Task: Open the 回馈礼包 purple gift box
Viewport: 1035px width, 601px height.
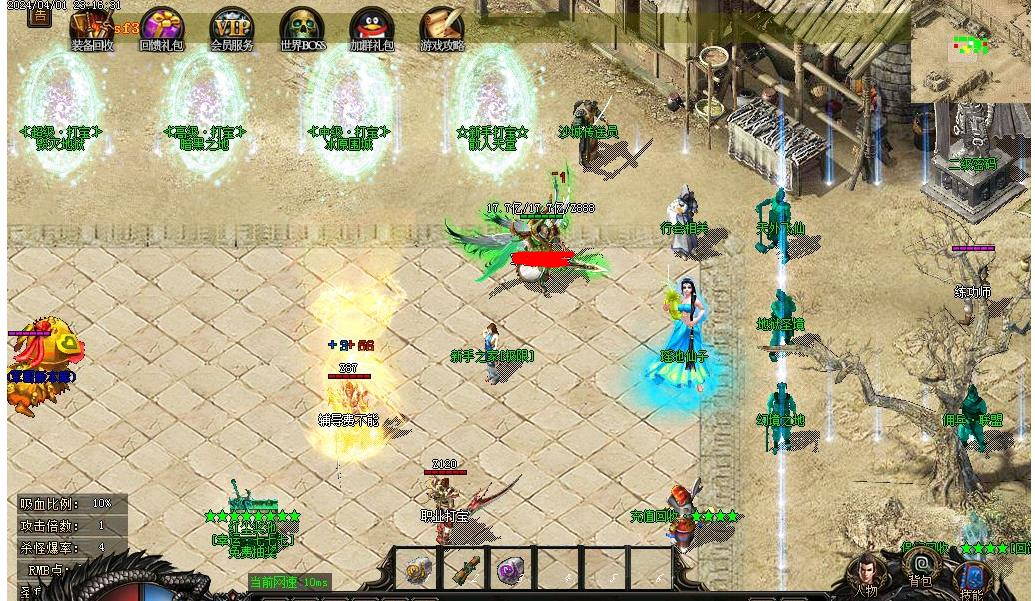Action: coord(161,27)
